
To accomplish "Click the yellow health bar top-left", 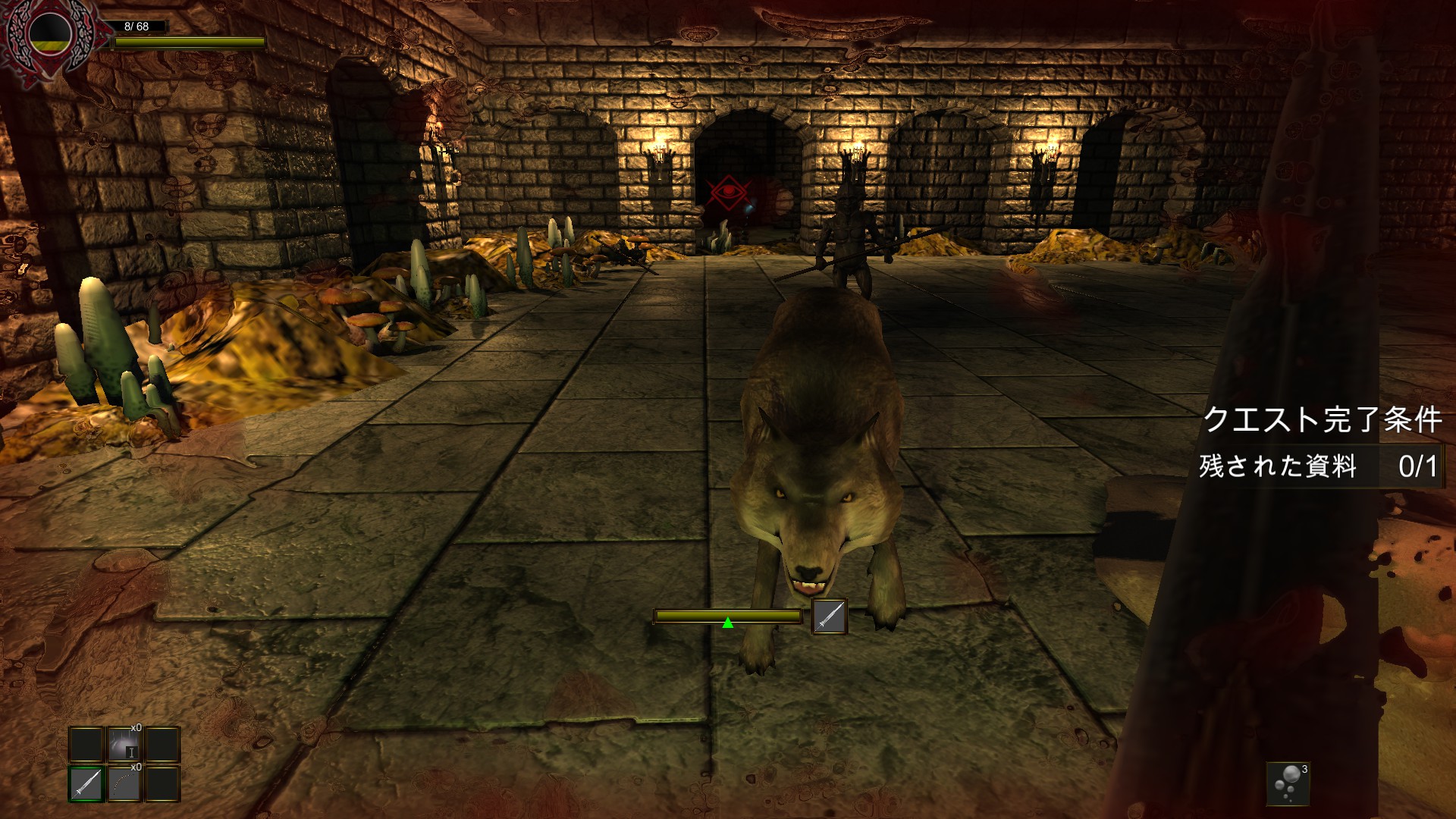I will click(x=190, y=42).
